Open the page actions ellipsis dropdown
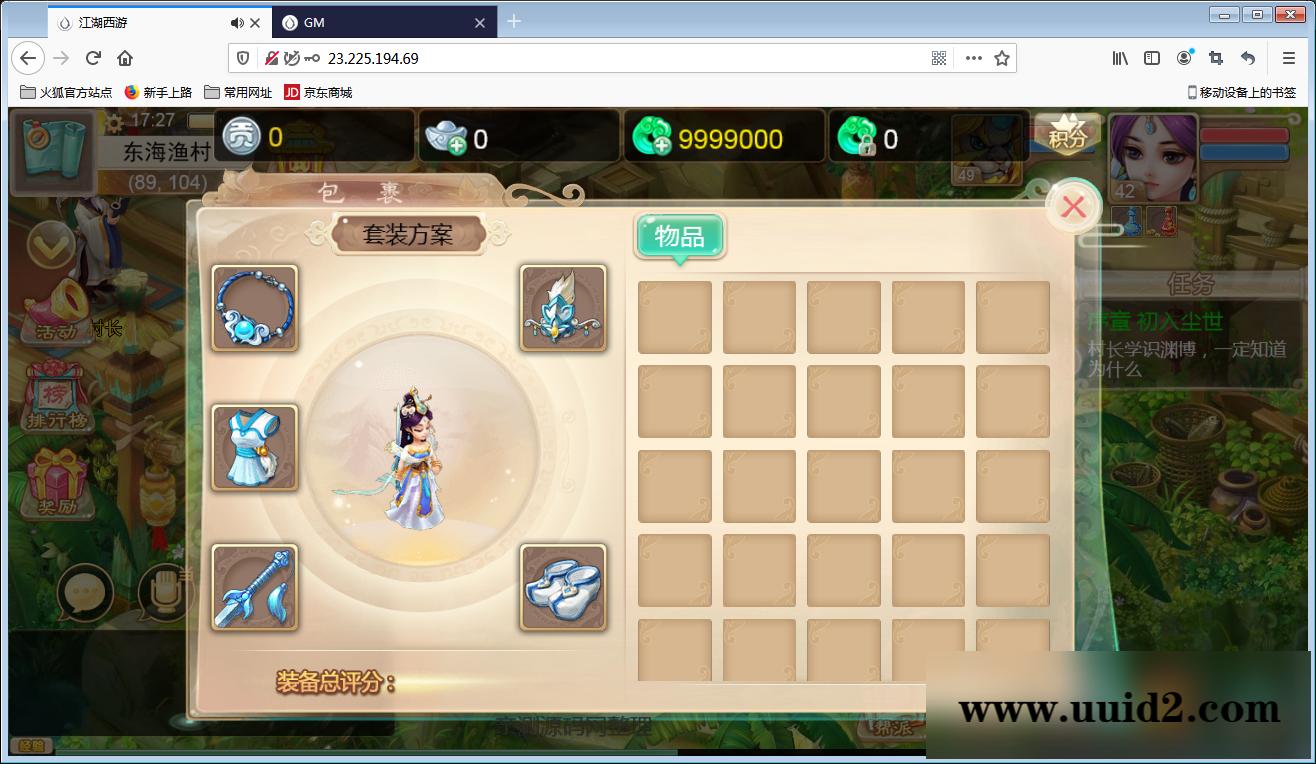Viewport: 1316px width, 764px height. click(x=973, y=58)
